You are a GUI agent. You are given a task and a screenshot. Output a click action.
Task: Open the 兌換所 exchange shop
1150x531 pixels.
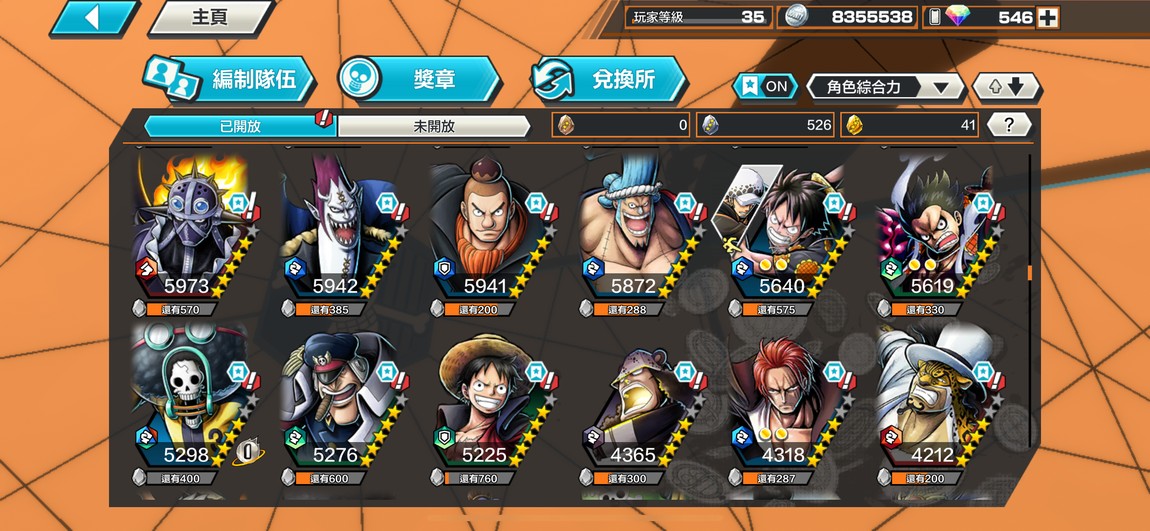click(x=608, y=79)
